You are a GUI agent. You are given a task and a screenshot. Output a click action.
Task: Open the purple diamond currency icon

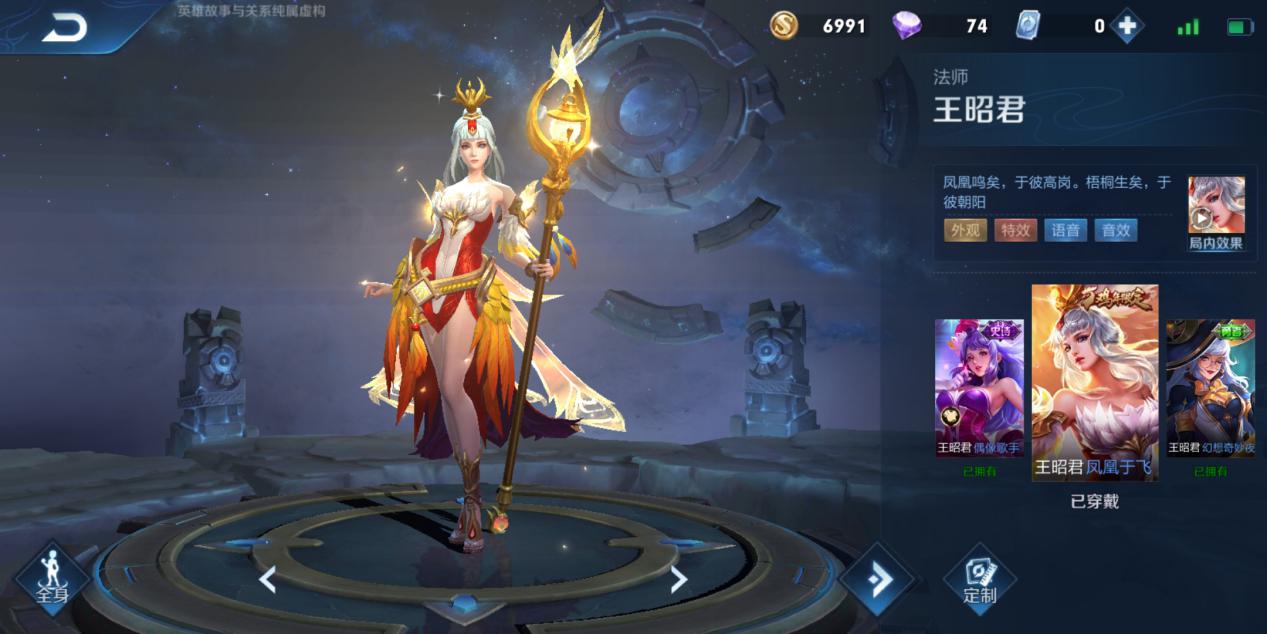[907, 26]
